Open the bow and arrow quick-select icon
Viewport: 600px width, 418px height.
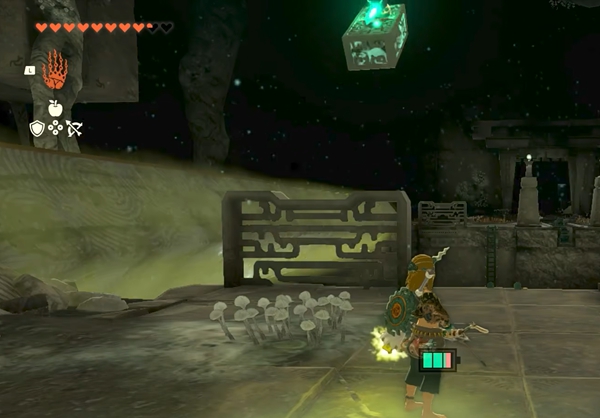click(x=73, y=128)
